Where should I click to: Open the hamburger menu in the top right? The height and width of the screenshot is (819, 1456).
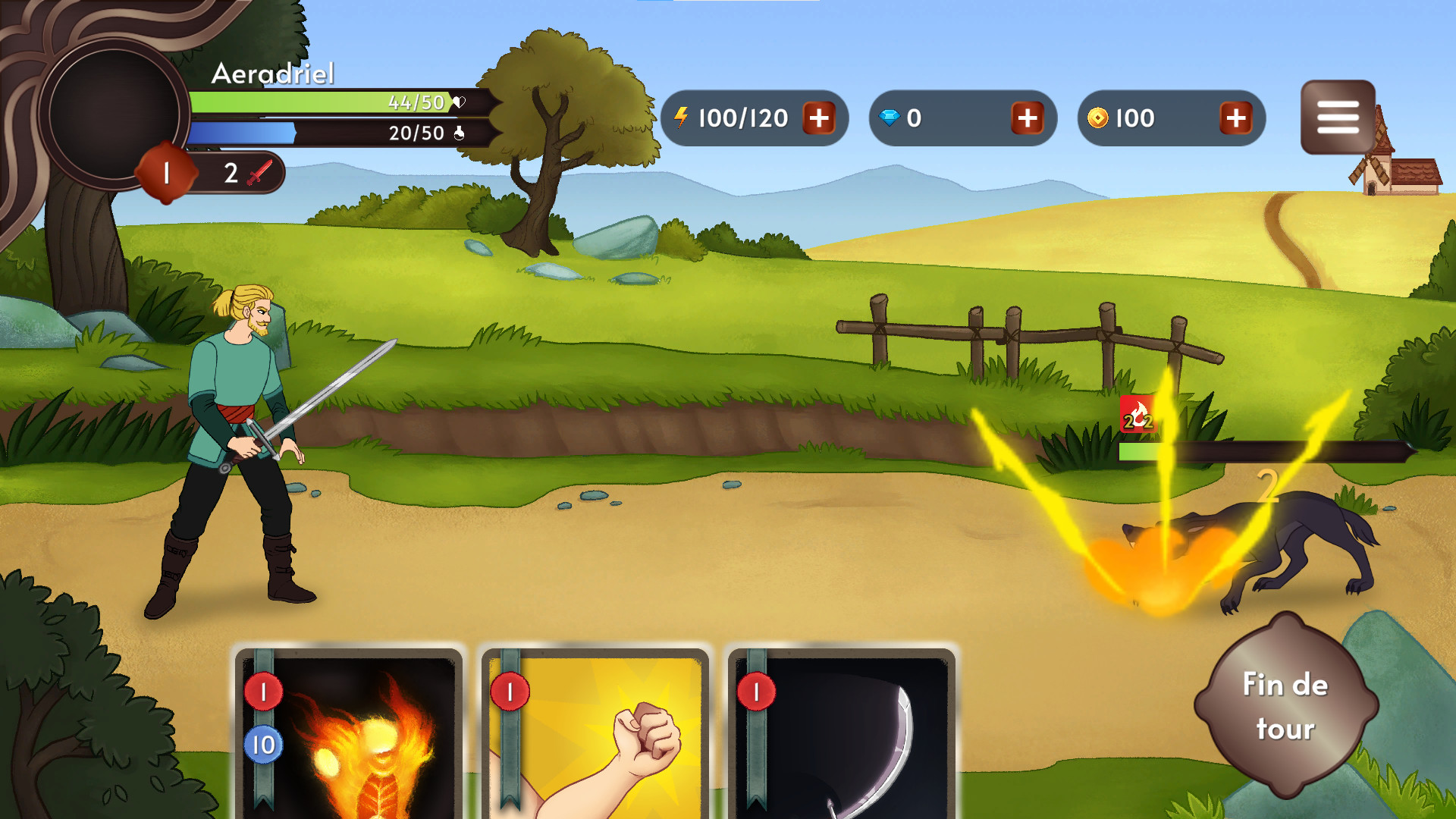1339,115
